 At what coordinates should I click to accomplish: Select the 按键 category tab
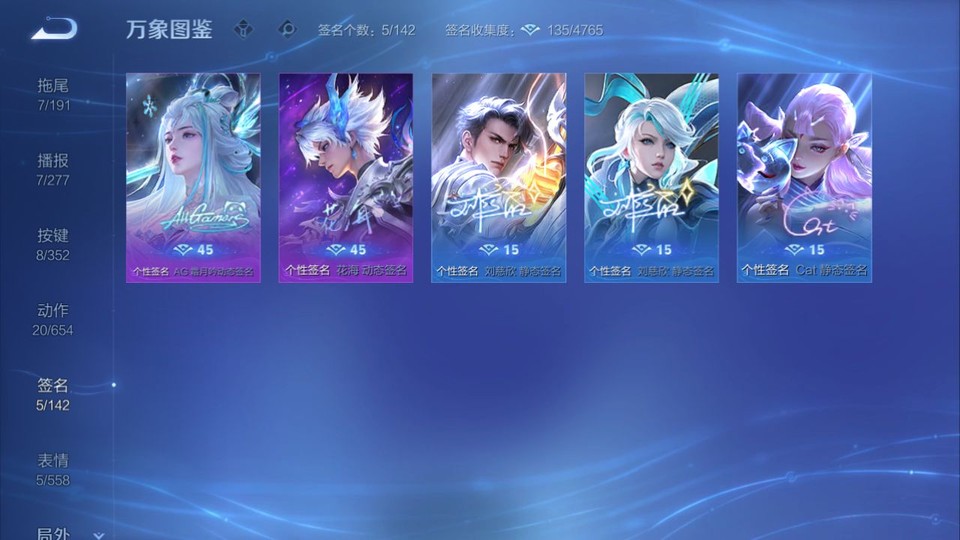(53, 244)
